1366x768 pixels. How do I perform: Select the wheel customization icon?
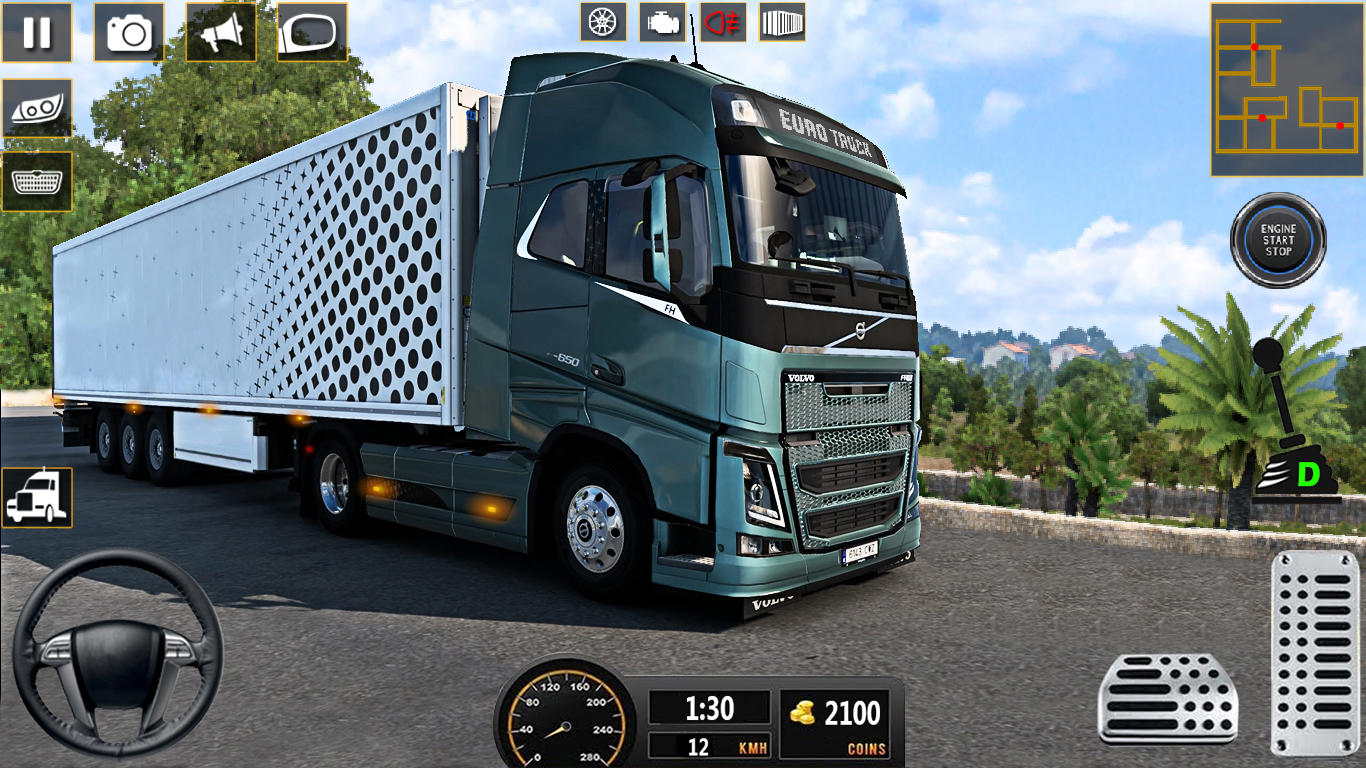pyautogui.click(x=601, y=22)
